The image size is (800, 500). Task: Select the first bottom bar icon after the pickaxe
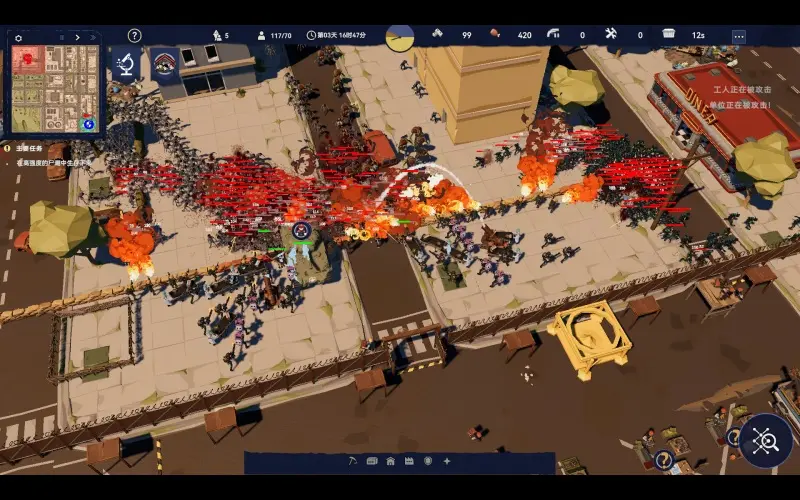click(372, 461)
